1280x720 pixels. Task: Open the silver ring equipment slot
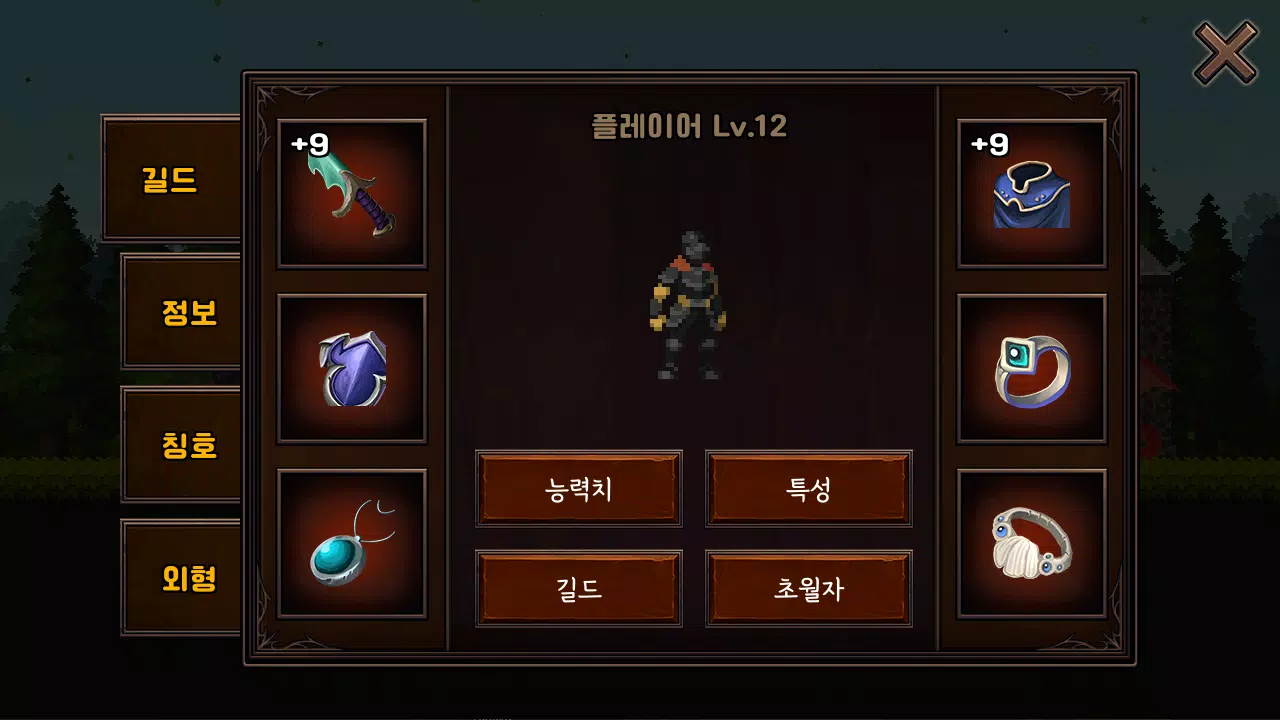(1032, 367)
